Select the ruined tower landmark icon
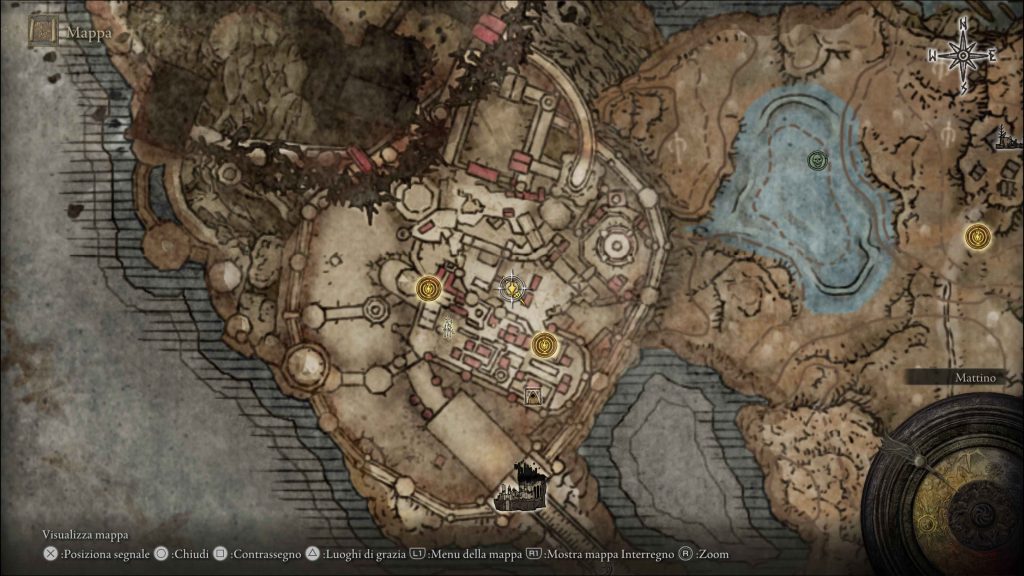Screen dimensions: 1024x576 [1003, 138]
